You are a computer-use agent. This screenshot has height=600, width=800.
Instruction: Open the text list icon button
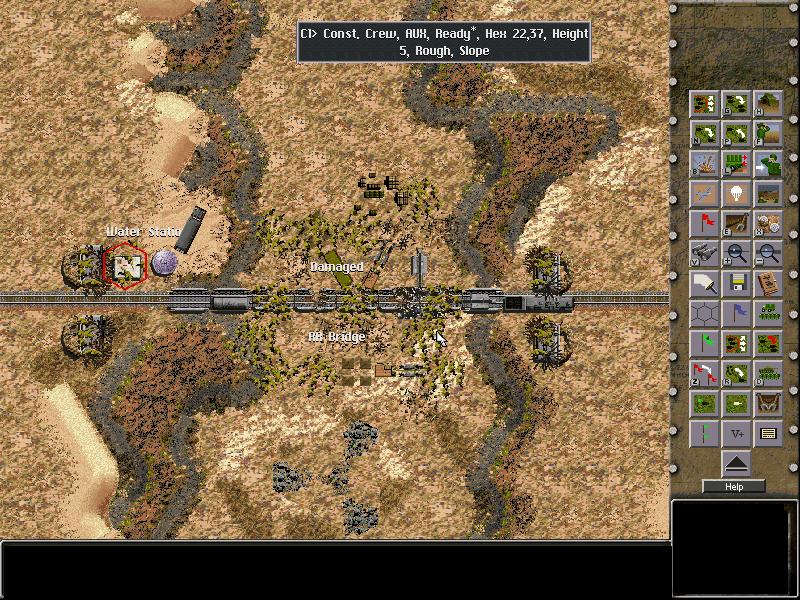768,434
